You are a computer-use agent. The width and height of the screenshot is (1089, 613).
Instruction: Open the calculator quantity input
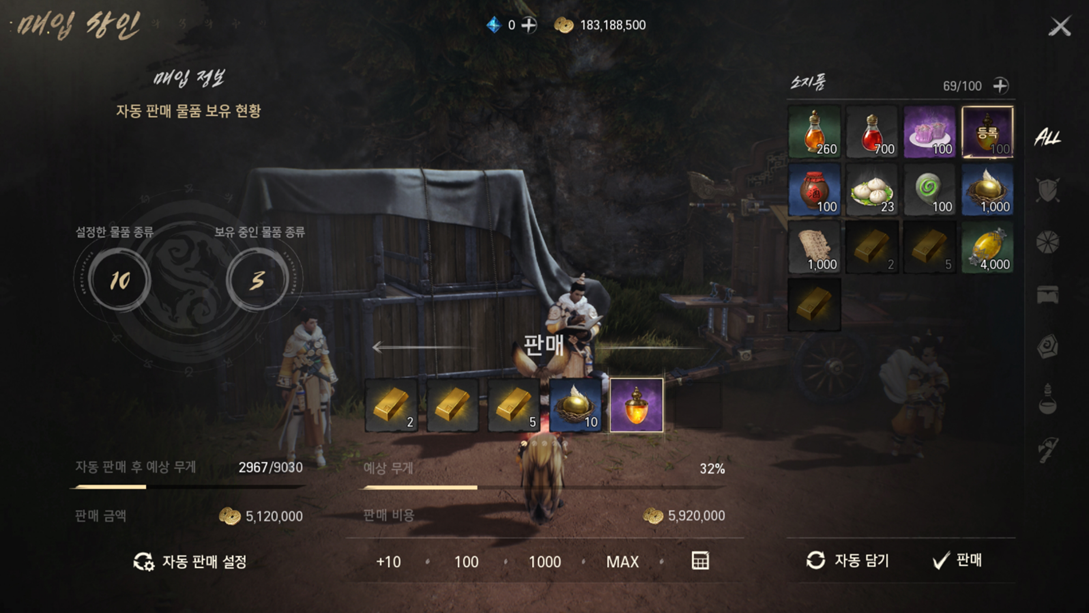700,561
